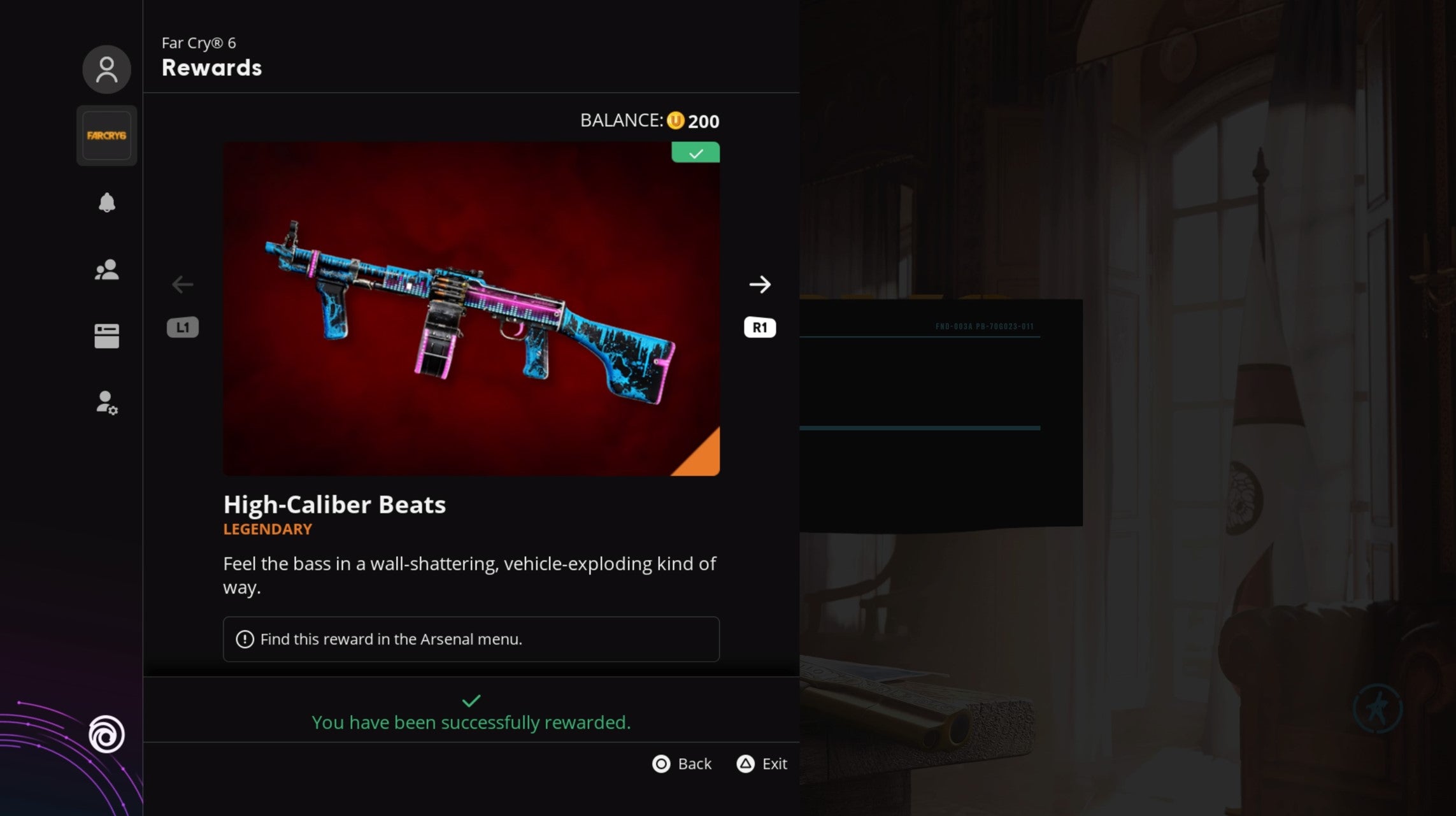Open the news card icon in sidebar
This screenshot has width=1456, height=816.
tap(106, 336)
